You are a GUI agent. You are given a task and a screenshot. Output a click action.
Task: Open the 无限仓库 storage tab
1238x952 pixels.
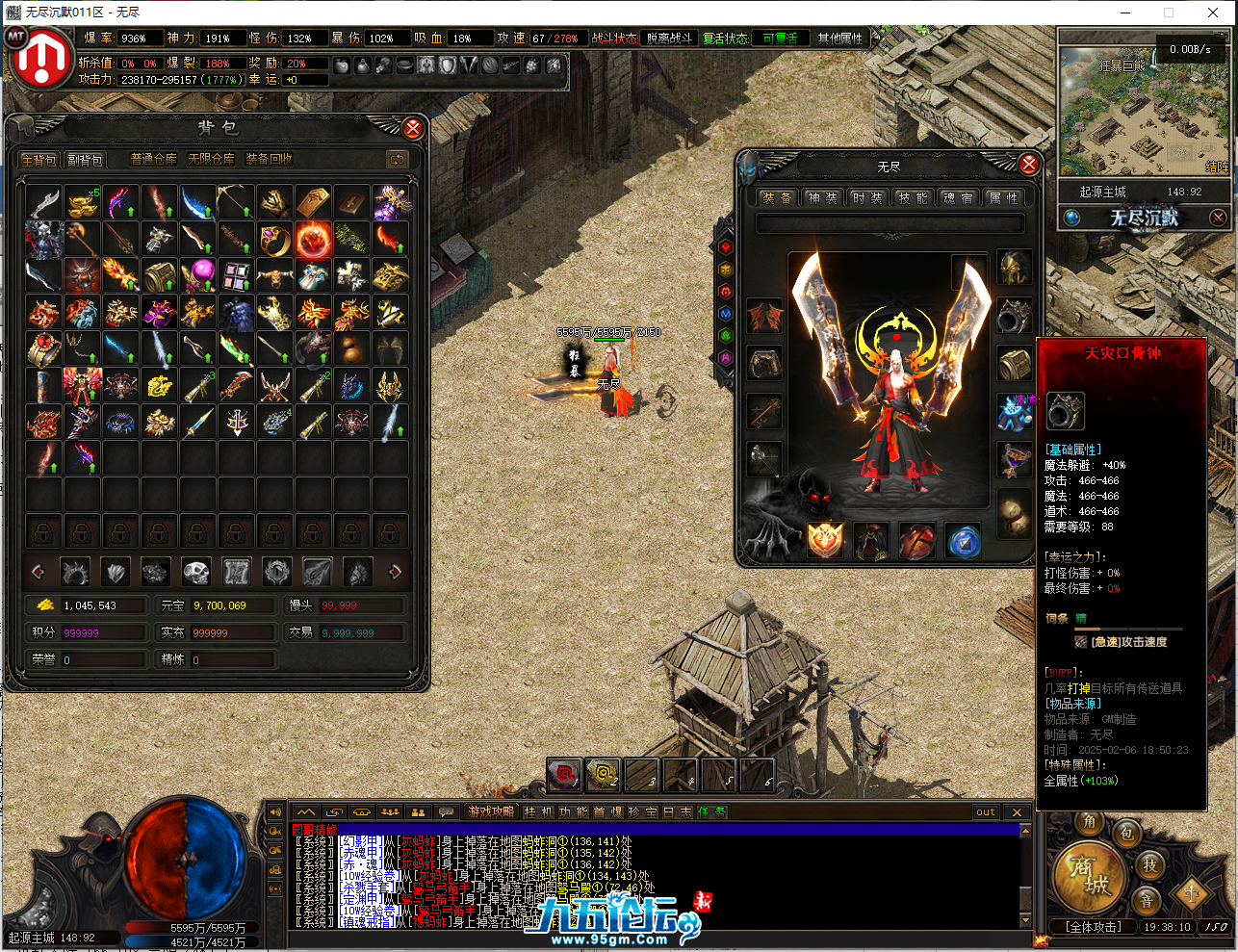pyautogui.click(x=211, y=159)
